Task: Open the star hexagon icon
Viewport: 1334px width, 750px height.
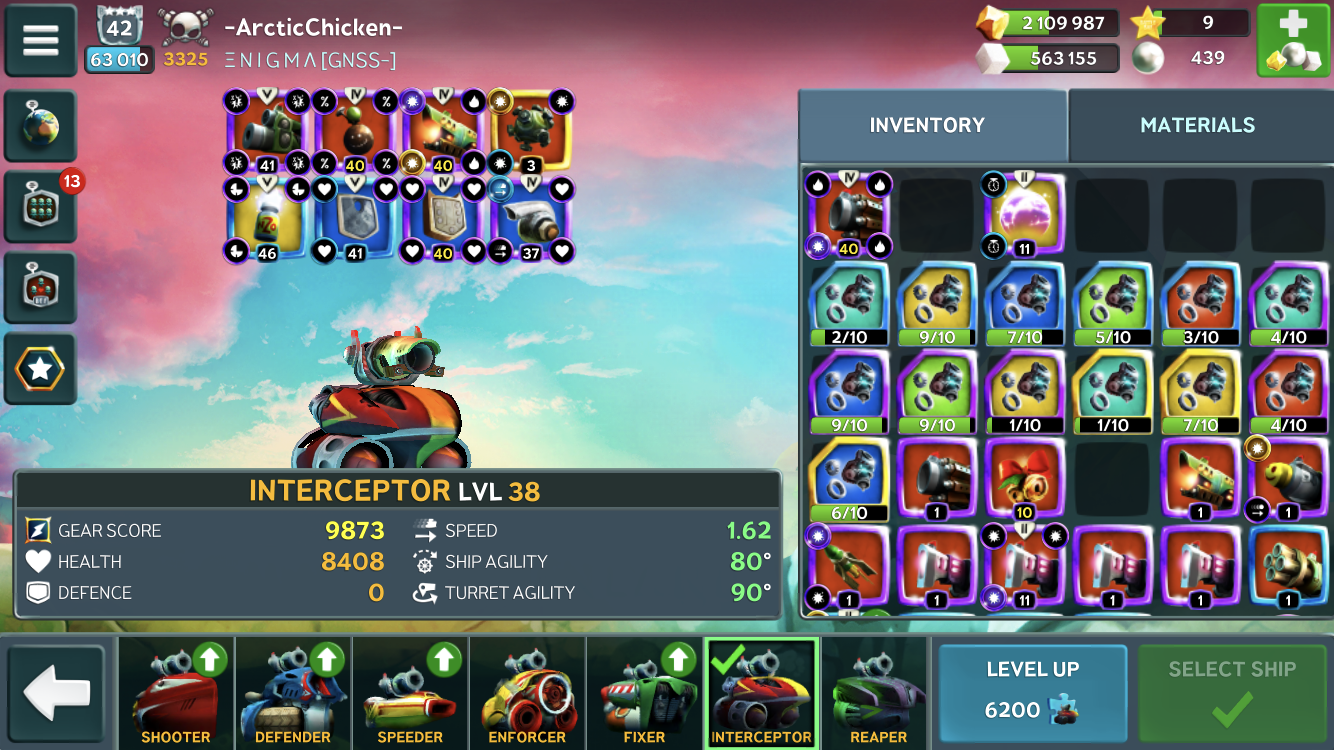Action: tap(41, 369)
